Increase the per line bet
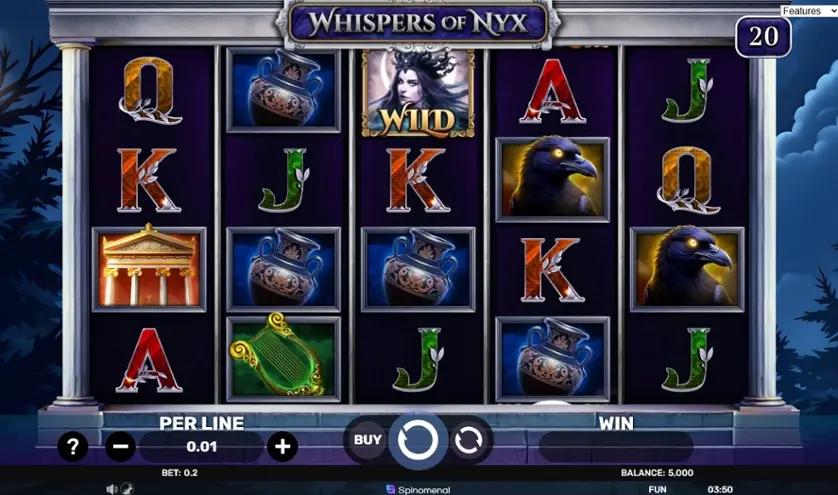The width and height of the screenshot is (838, 495). pos(282,446)
